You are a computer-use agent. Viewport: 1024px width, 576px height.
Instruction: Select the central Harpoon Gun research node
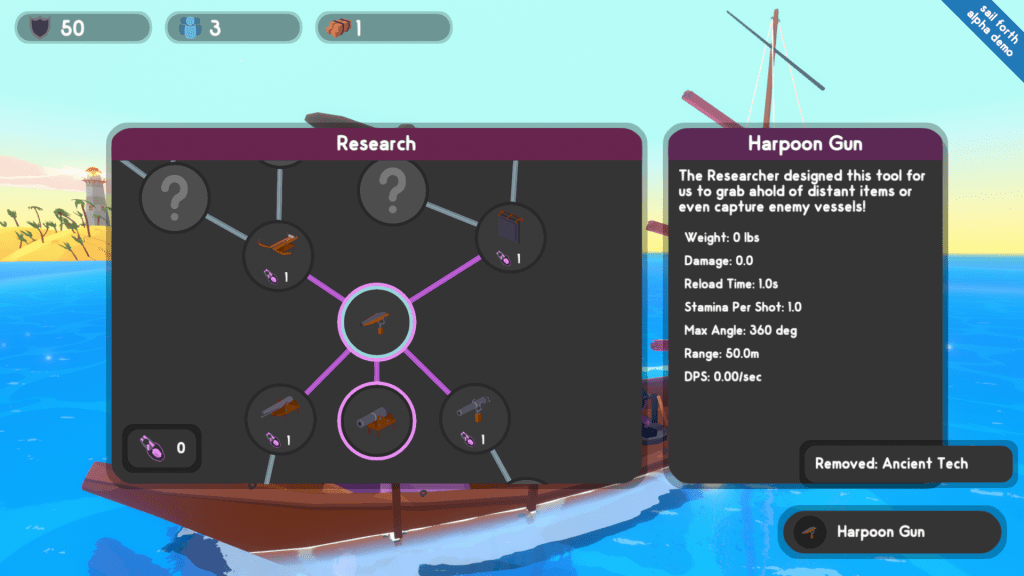coord(377,321)
